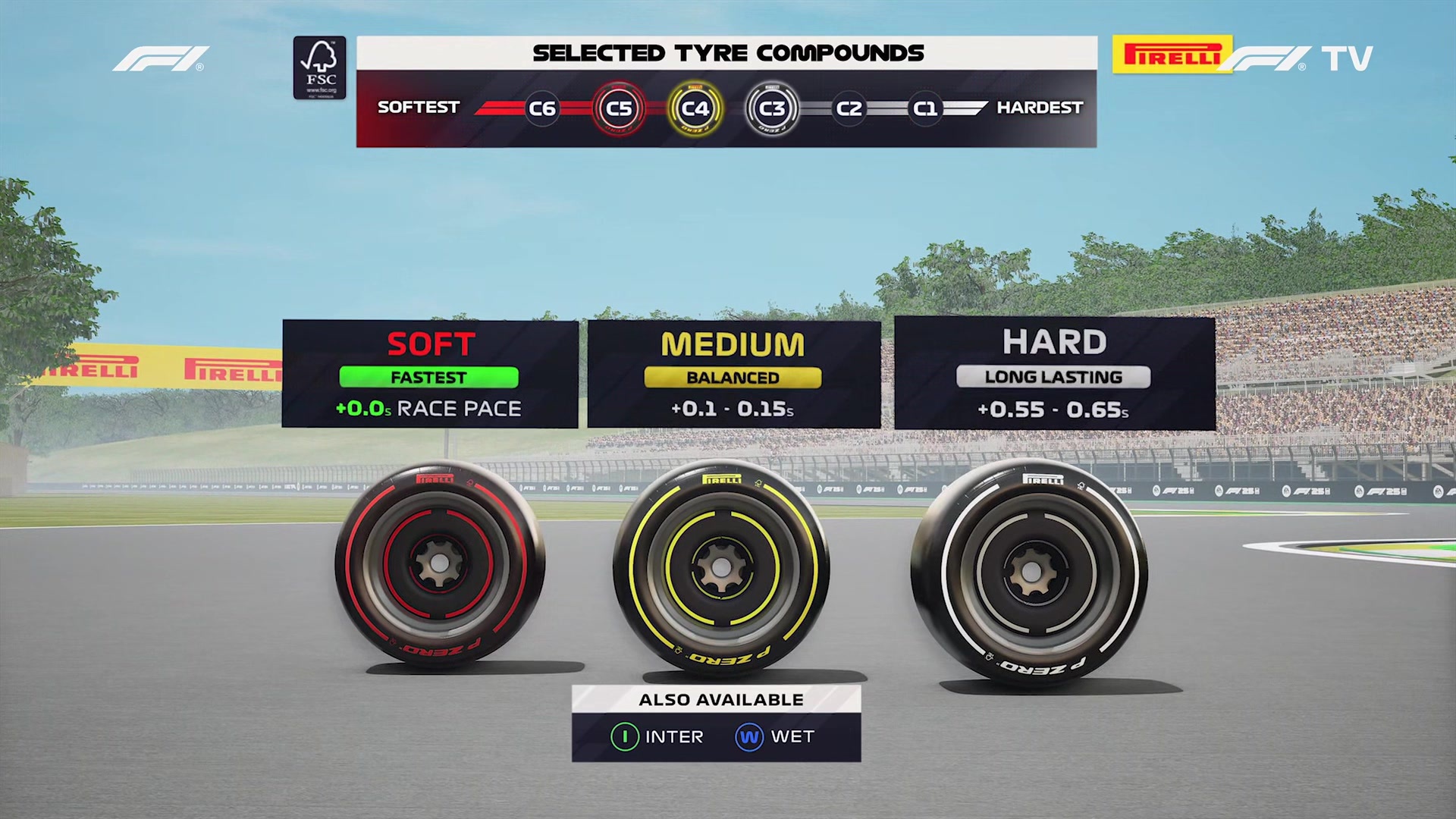Screen dimensions: 1456x819
Task: Select the green Inter tyre icon
Action: [x=623, y=736]
